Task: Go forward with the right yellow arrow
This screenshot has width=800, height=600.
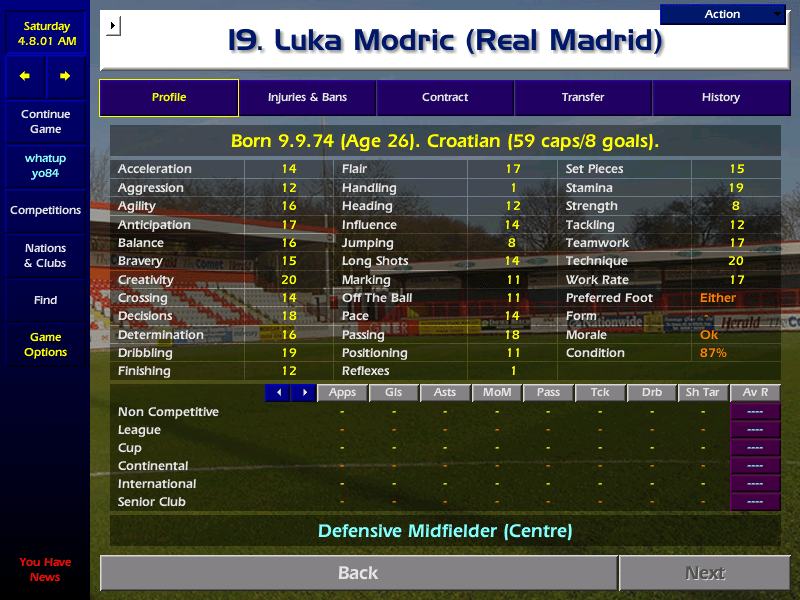Action: click(65, 76)
